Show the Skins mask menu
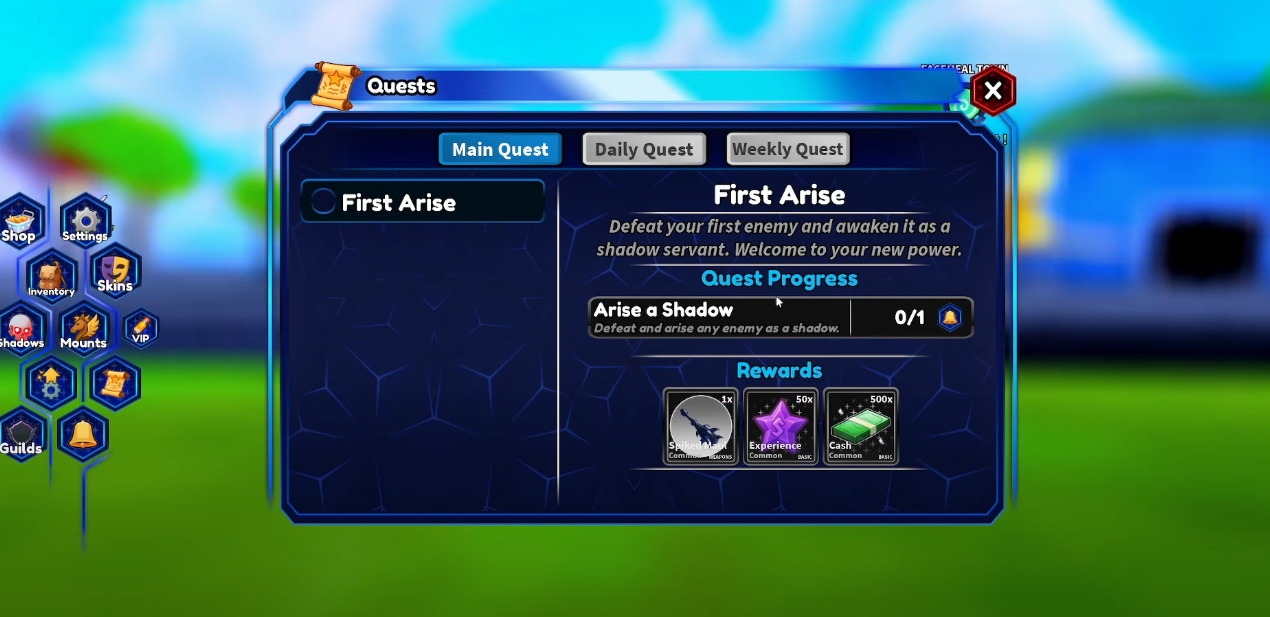1270x617 pixels. [116, 272]
